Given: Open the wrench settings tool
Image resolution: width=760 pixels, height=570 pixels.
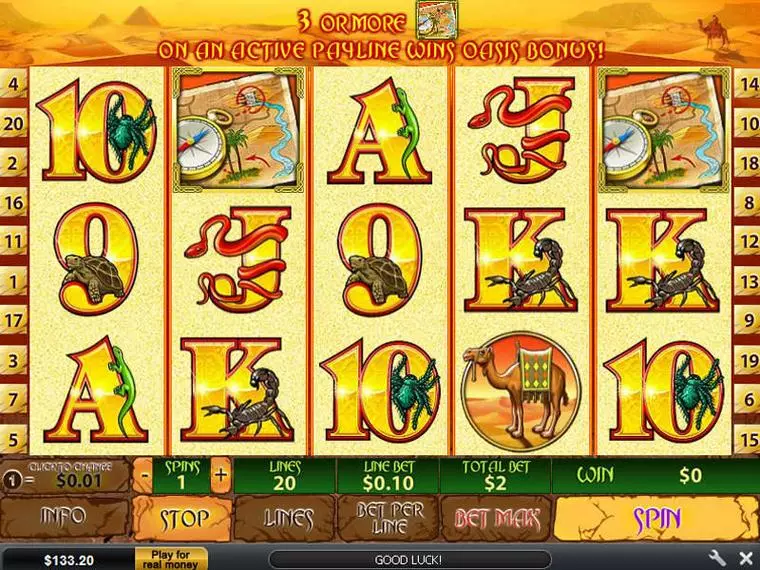Looking at the screenshot, I should pos(717,557).
